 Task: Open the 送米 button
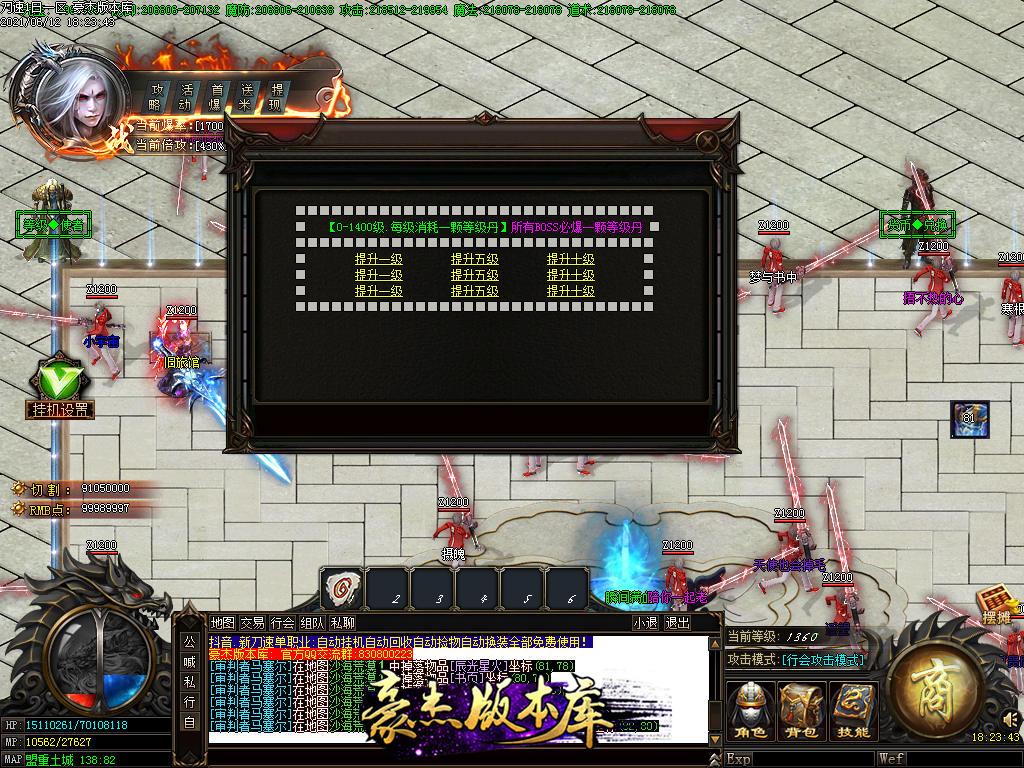(246, 96)
